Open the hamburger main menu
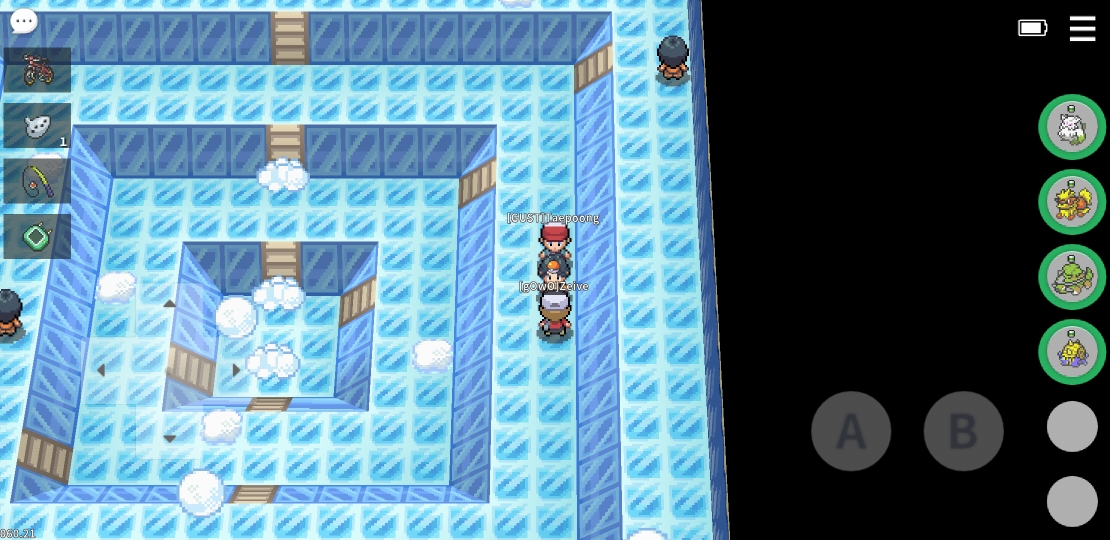 [1082, 28]
